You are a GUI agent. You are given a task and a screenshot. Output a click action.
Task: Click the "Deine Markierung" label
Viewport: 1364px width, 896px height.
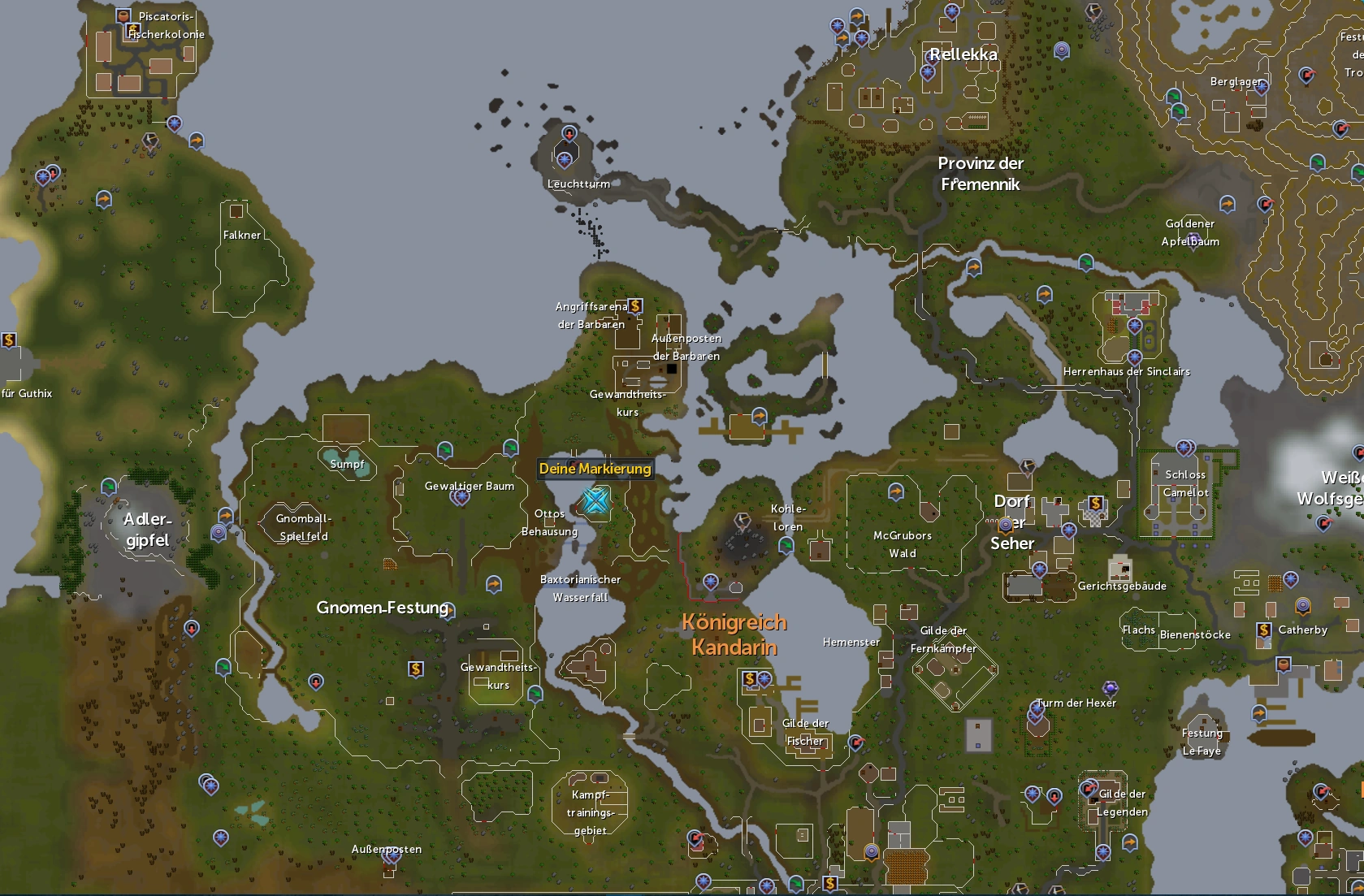[x=595, y=469]
